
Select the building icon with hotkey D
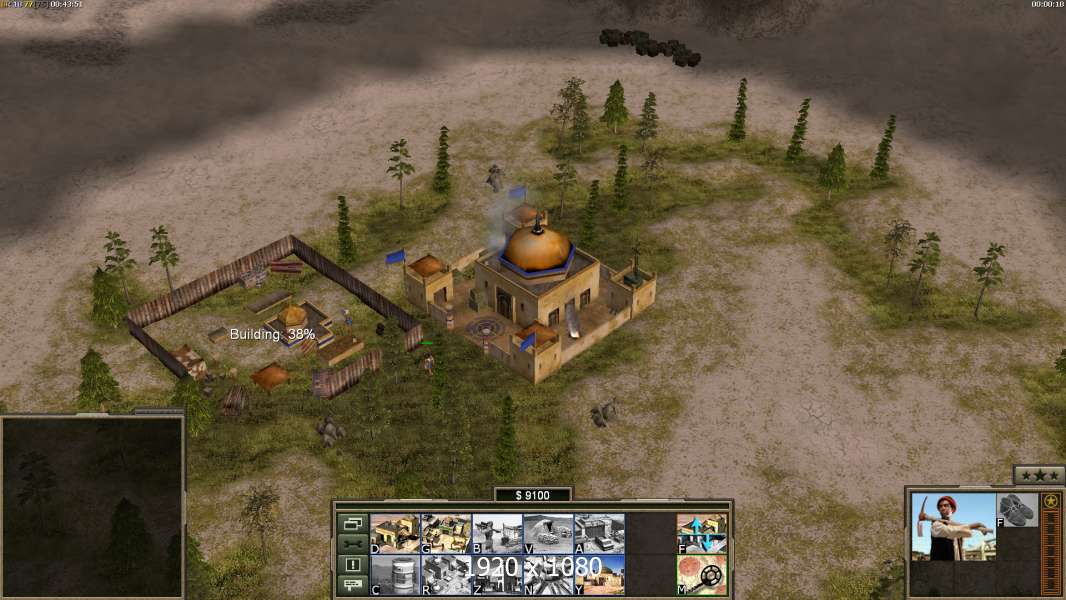395,533
